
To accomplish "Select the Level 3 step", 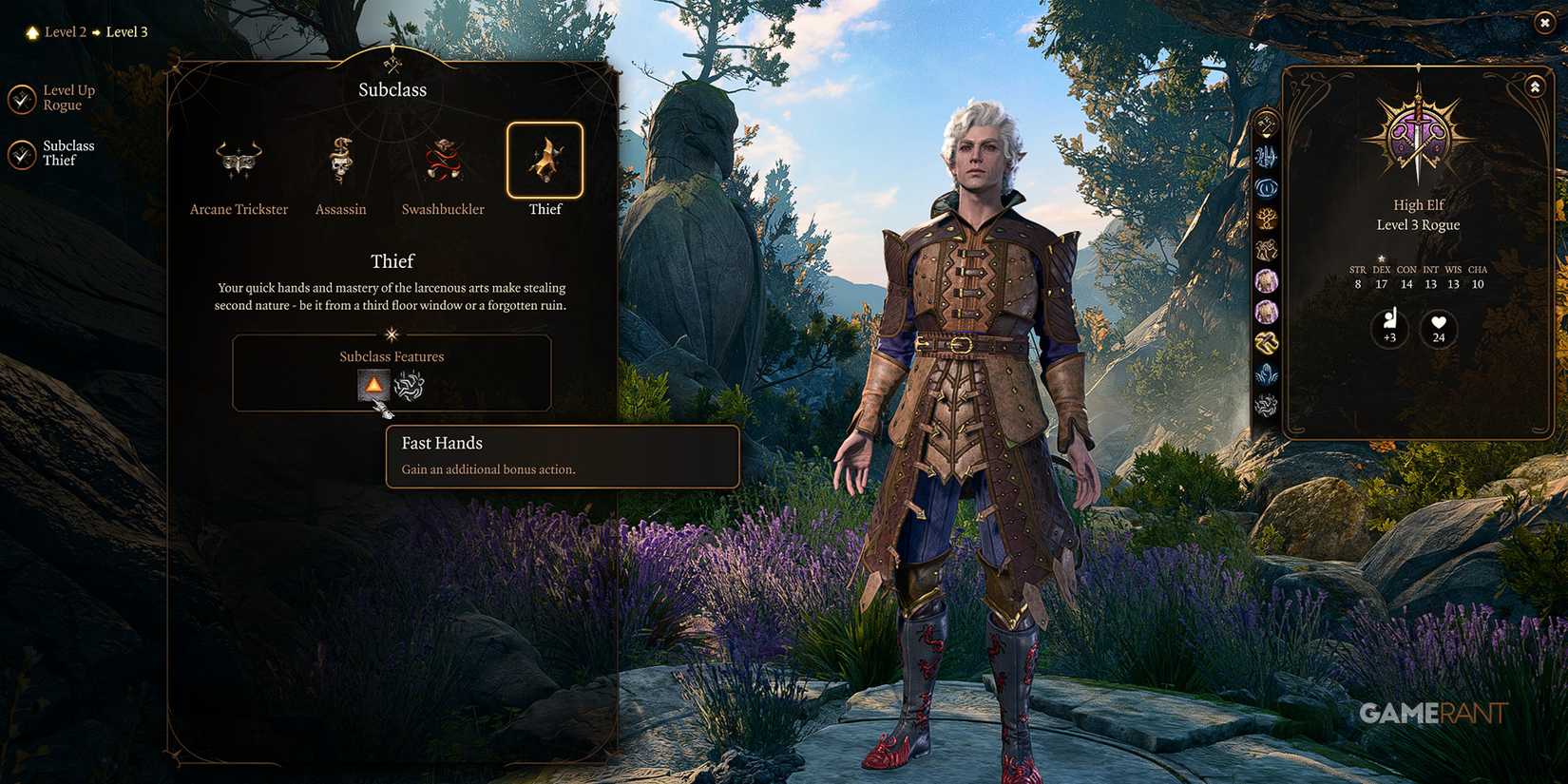I will pos(126,31).
